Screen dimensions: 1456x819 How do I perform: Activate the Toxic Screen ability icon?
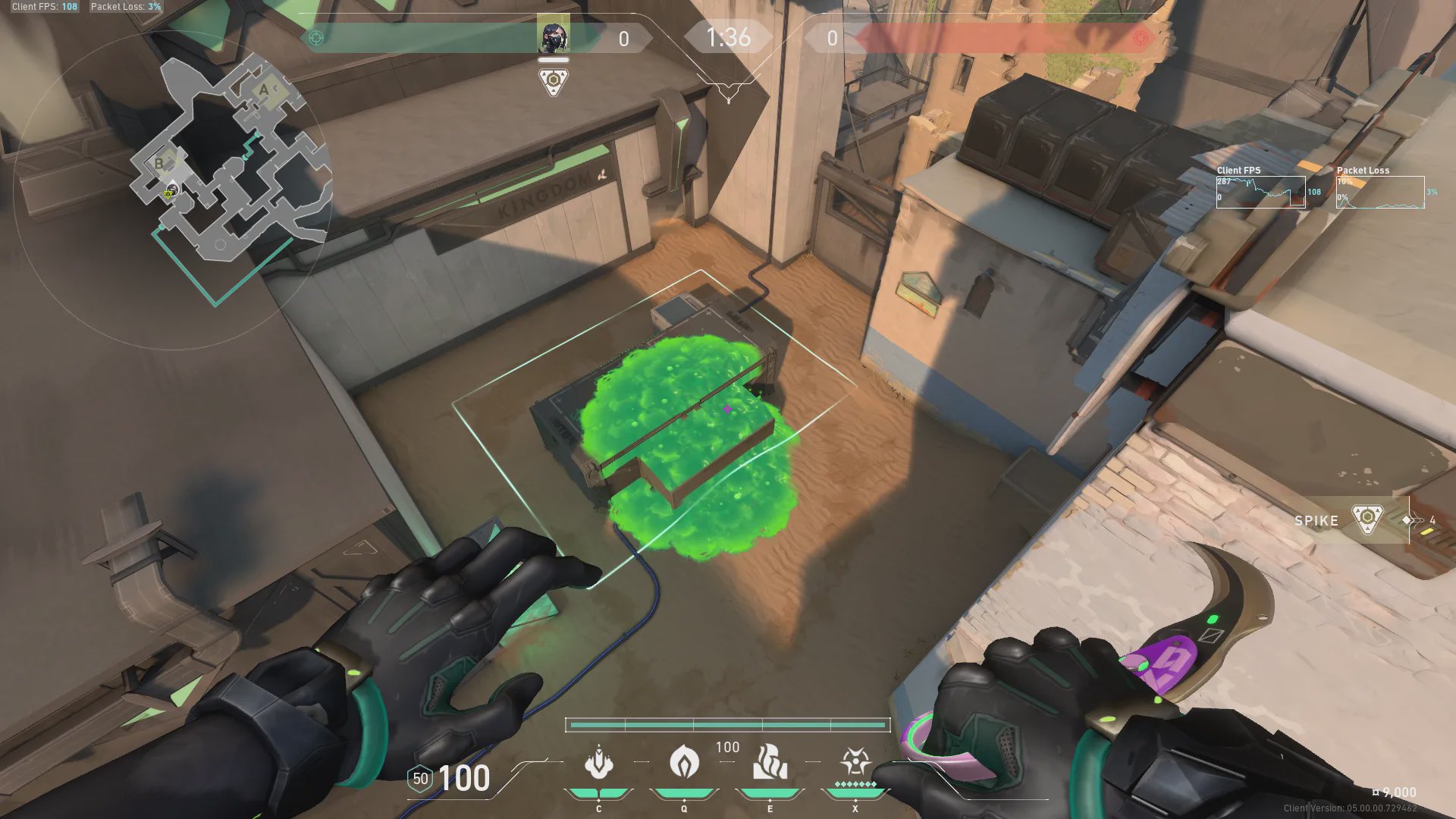(770, 763)
